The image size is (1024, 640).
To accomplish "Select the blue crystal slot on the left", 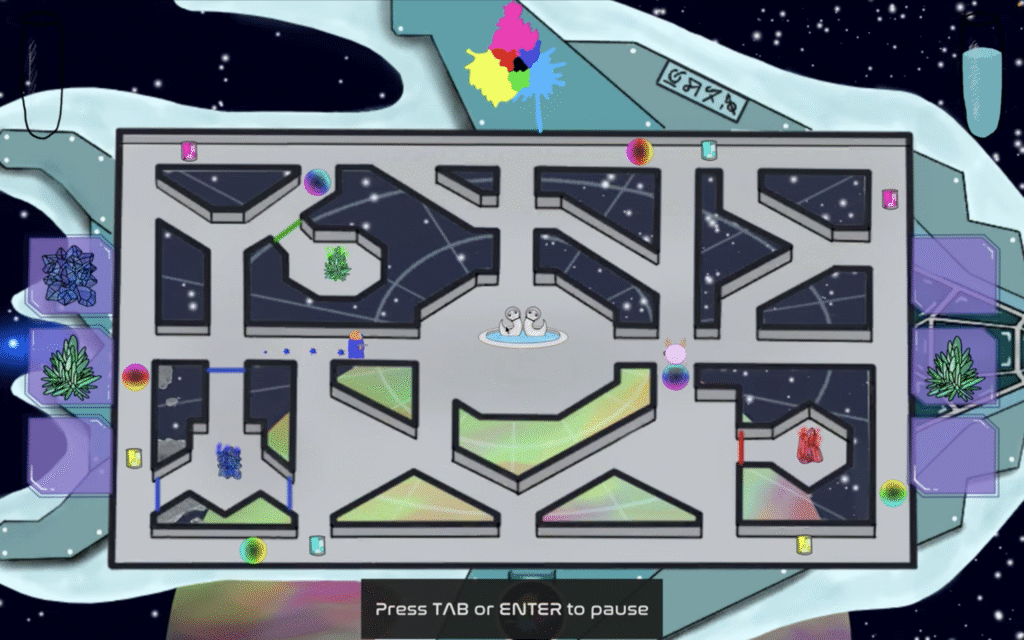I will coord(68,275).
